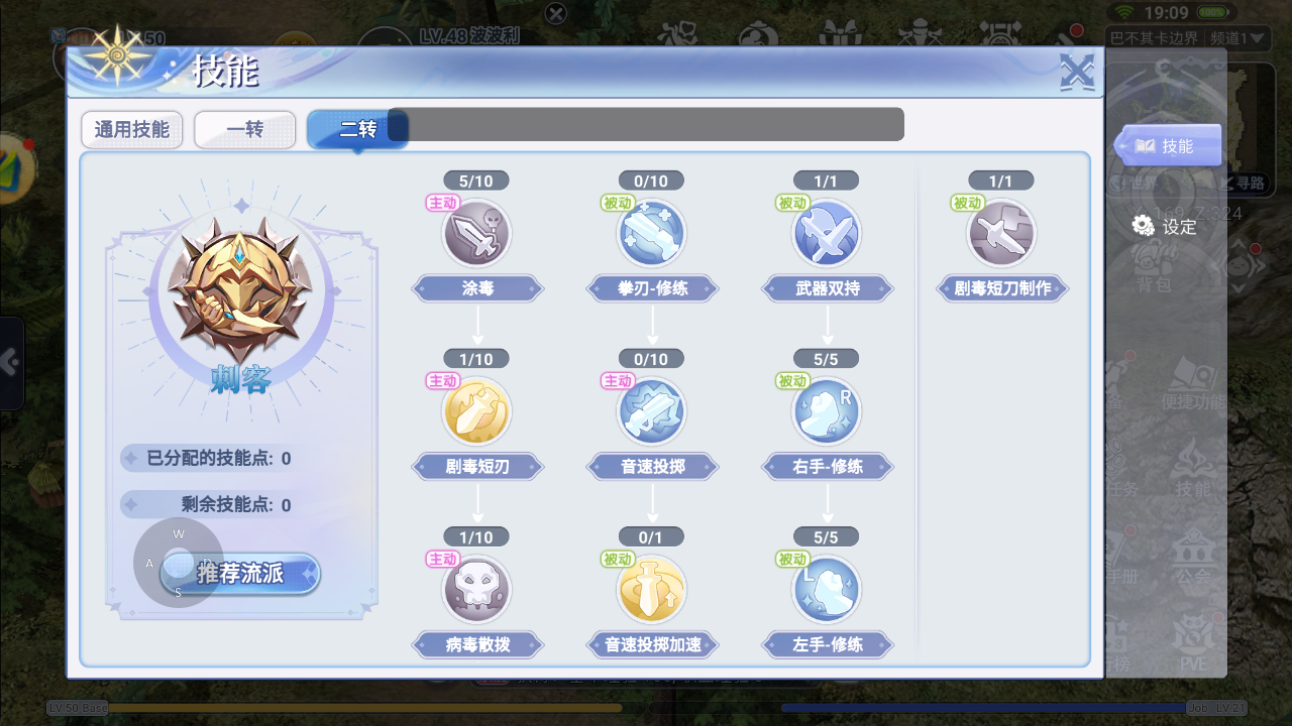Click the X overlay button at top
The image size is (1292, 726).
coord(556,13)
